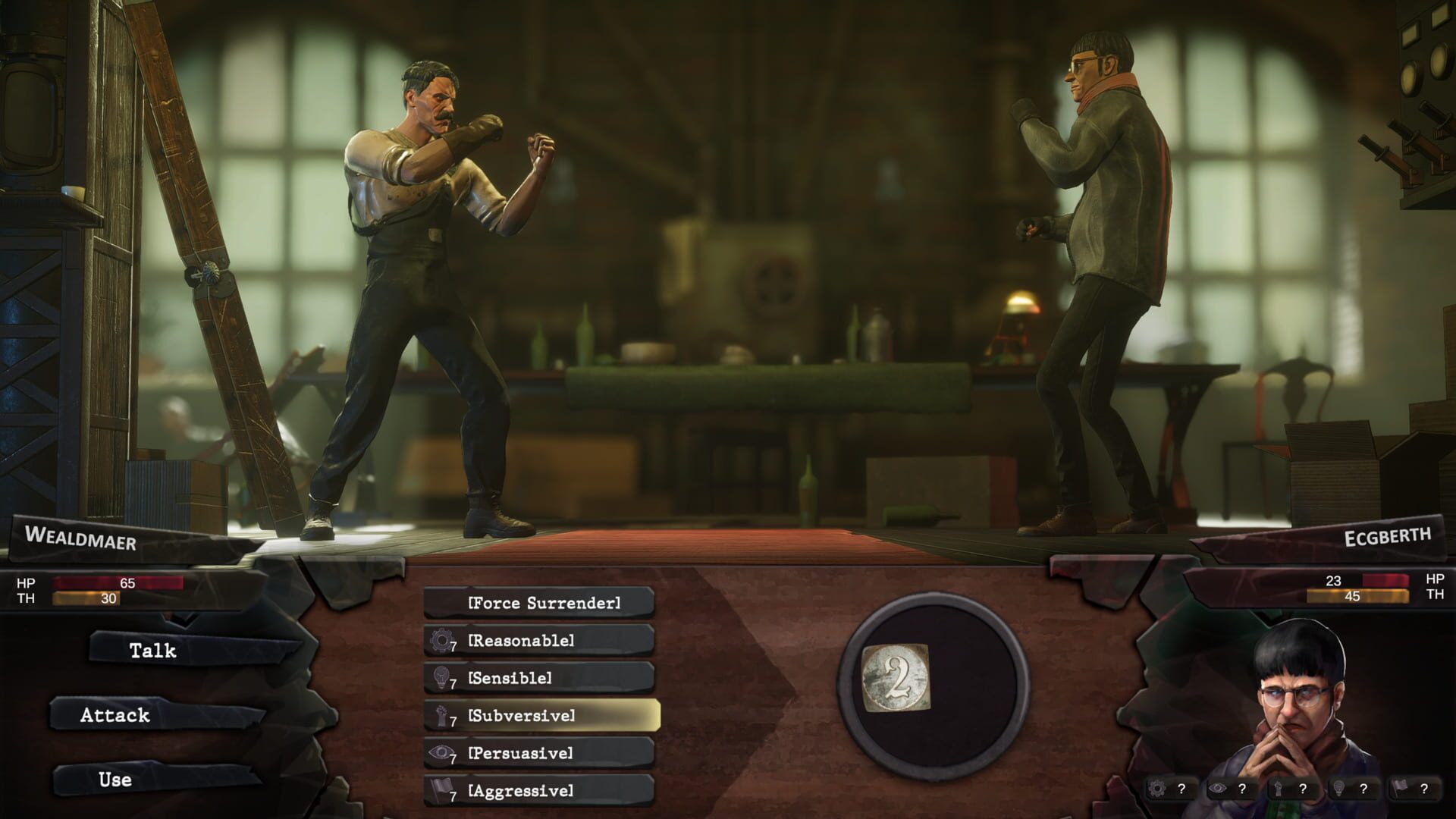Image resolution: width=1456 pixels, height=819 pixels.
Task: Click the lightbulb question-mark icon near Ecgberth's portrait
Action: click(x=1349, y=789)
